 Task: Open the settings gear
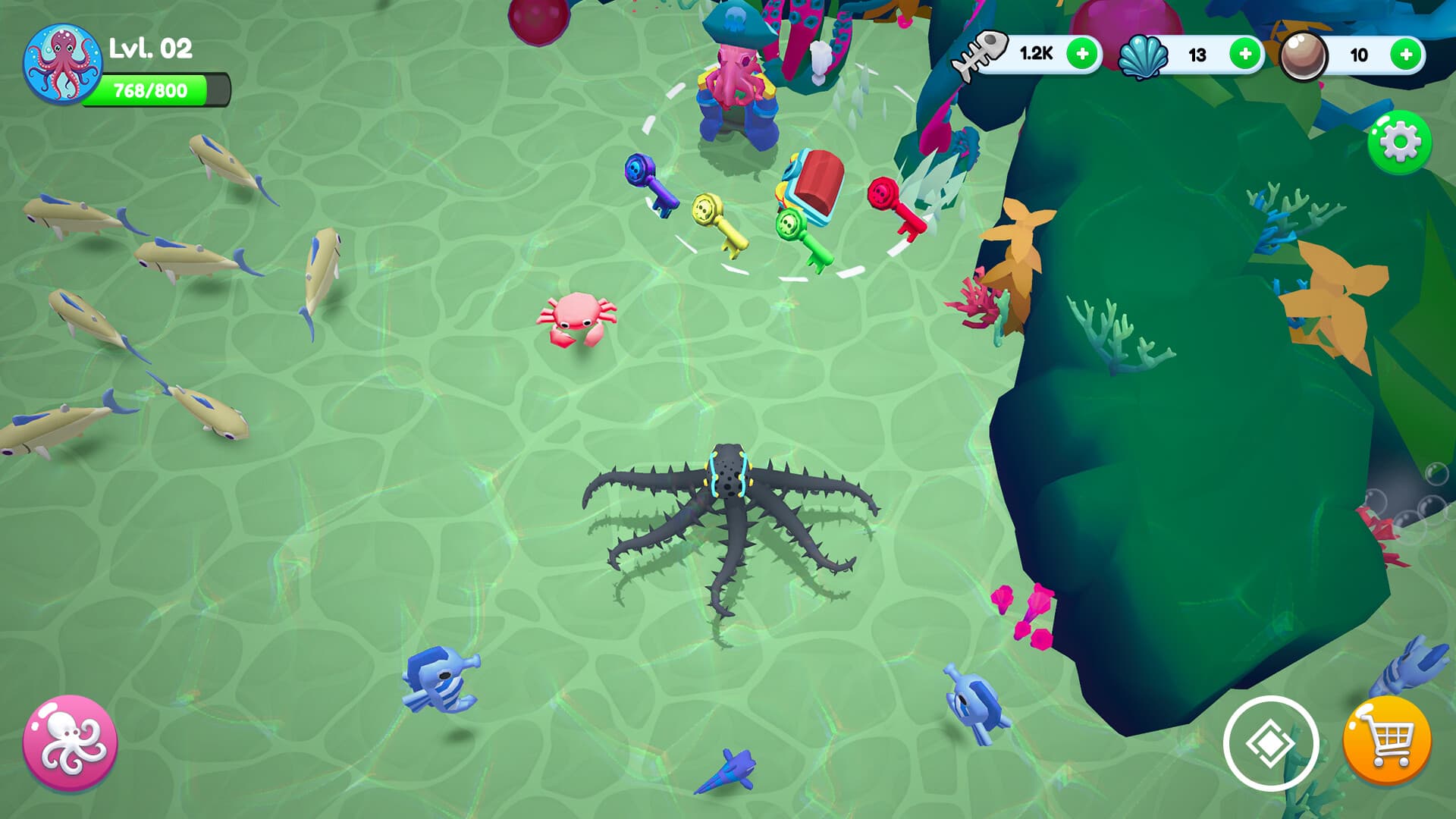[x=1399, y=140]
